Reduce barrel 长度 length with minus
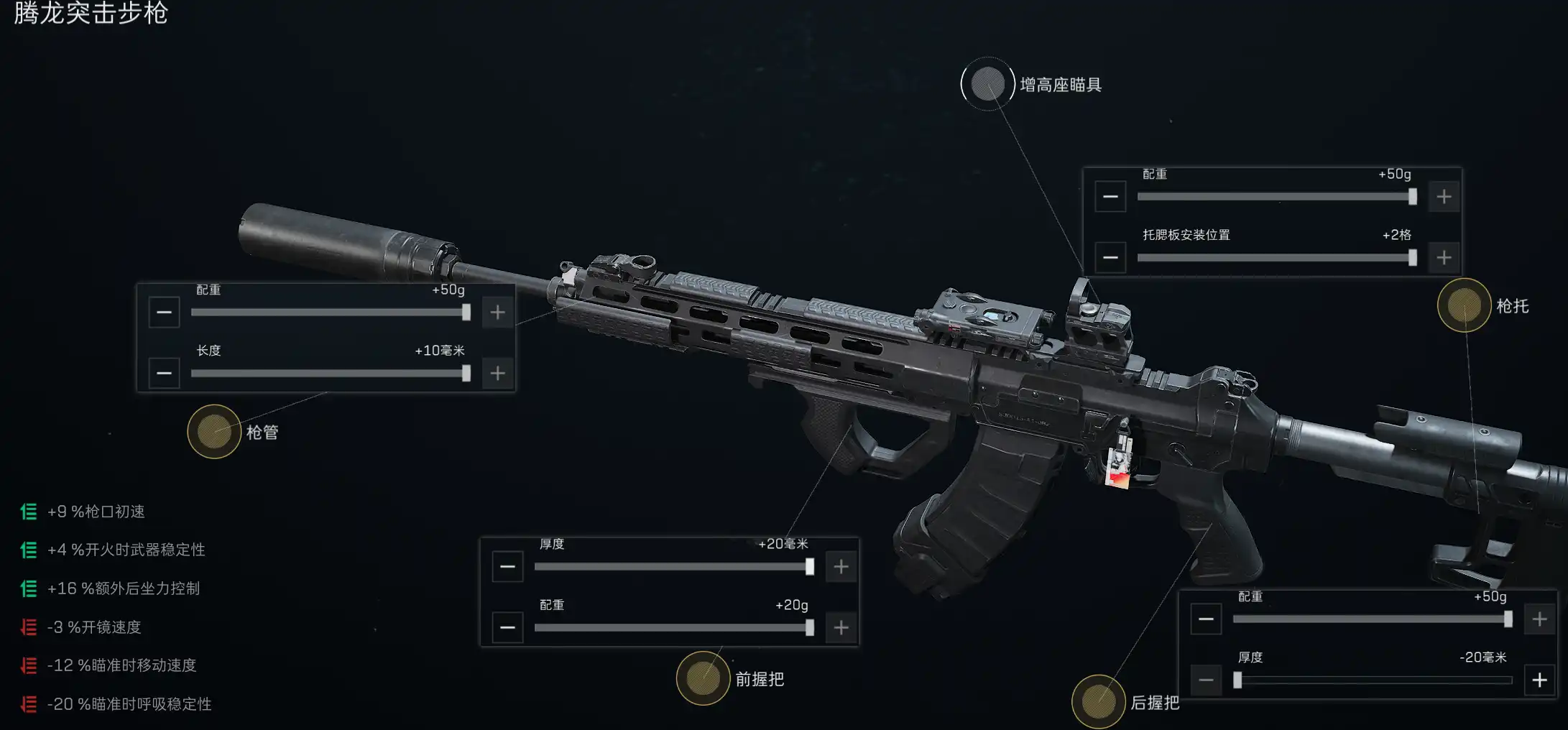This screenshot has width=1568, height=730. [164, 374]
